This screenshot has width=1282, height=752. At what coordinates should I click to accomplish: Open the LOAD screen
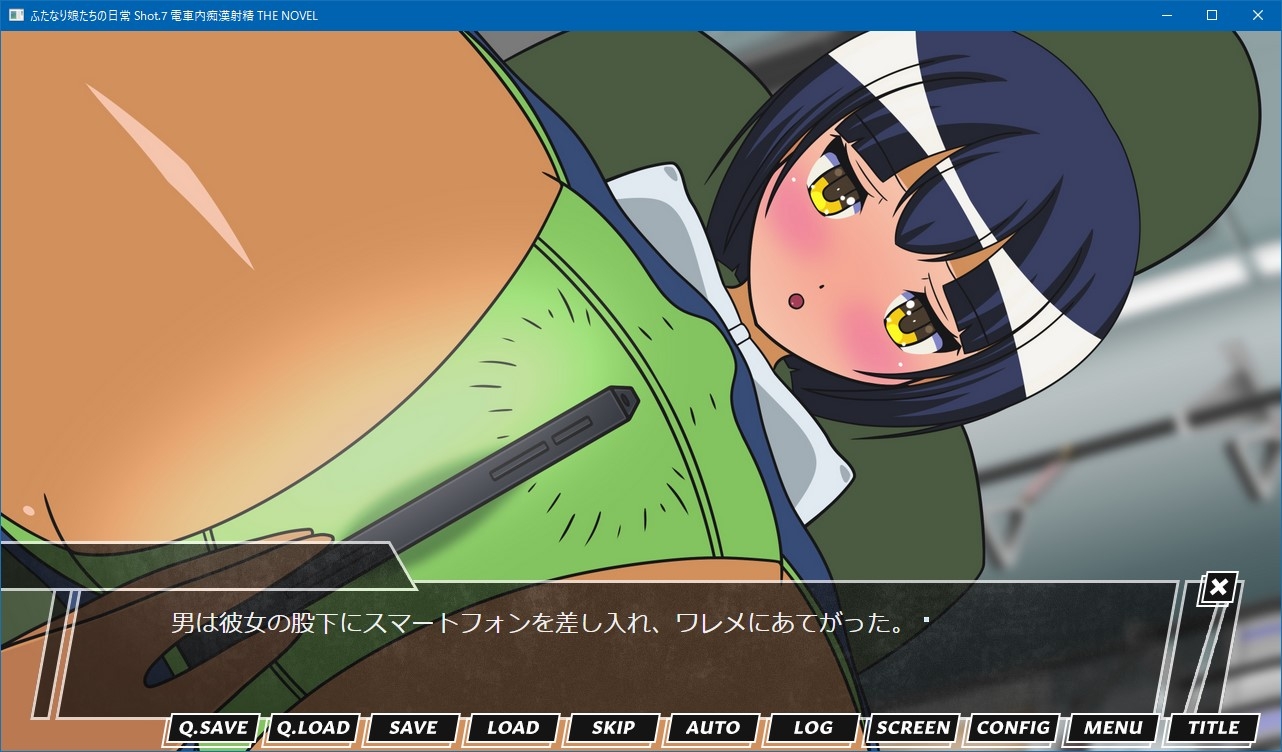(513, 728)
